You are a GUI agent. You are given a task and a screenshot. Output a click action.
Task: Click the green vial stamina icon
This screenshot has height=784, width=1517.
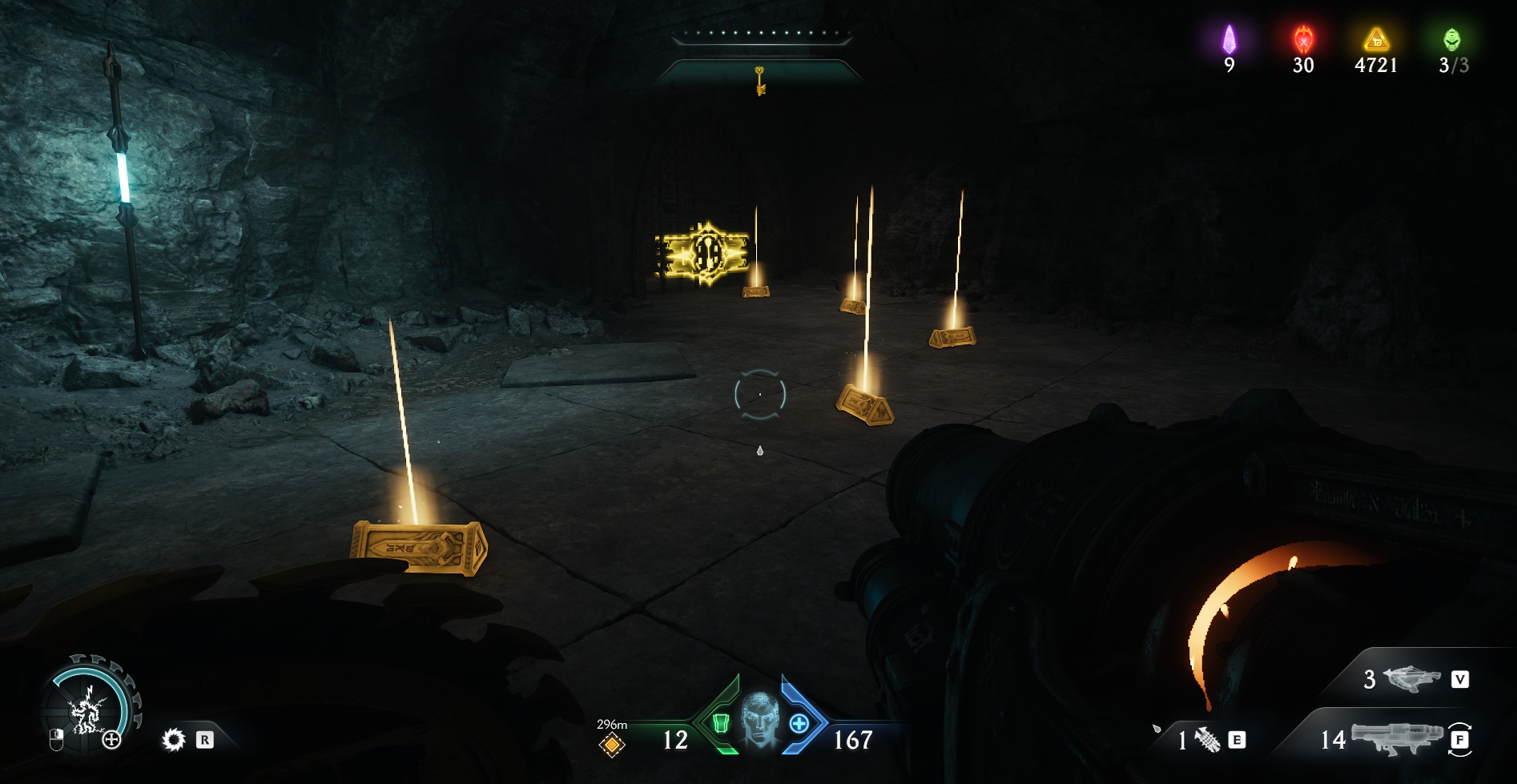[x=720, y=724]
